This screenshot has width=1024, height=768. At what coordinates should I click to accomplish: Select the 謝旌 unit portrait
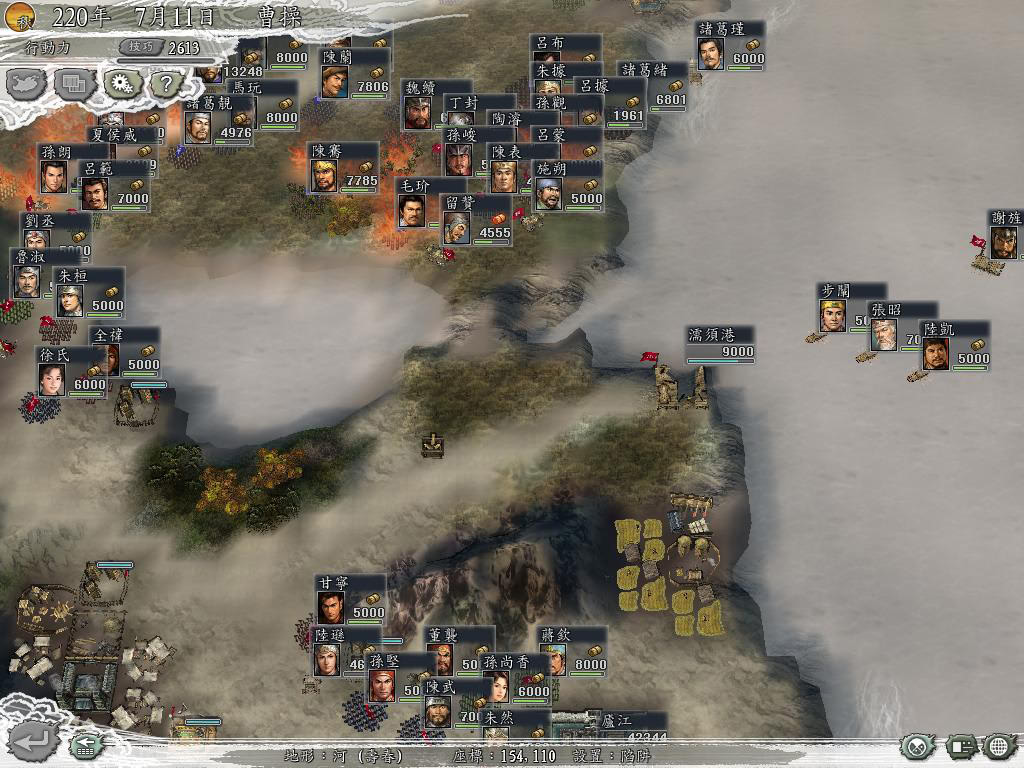1004,241
